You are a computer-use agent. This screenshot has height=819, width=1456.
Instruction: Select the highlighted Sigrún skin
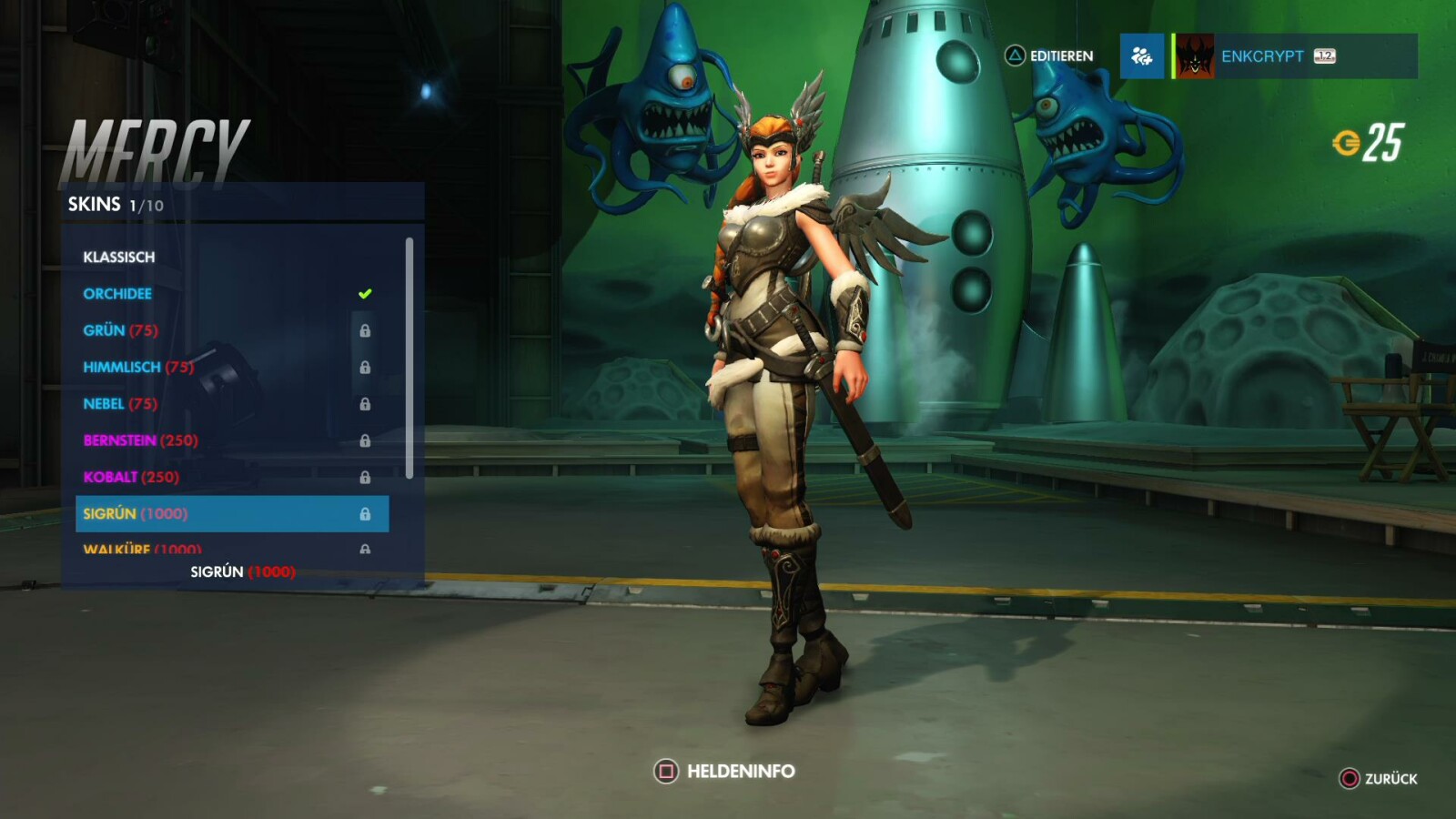(136, 513)
